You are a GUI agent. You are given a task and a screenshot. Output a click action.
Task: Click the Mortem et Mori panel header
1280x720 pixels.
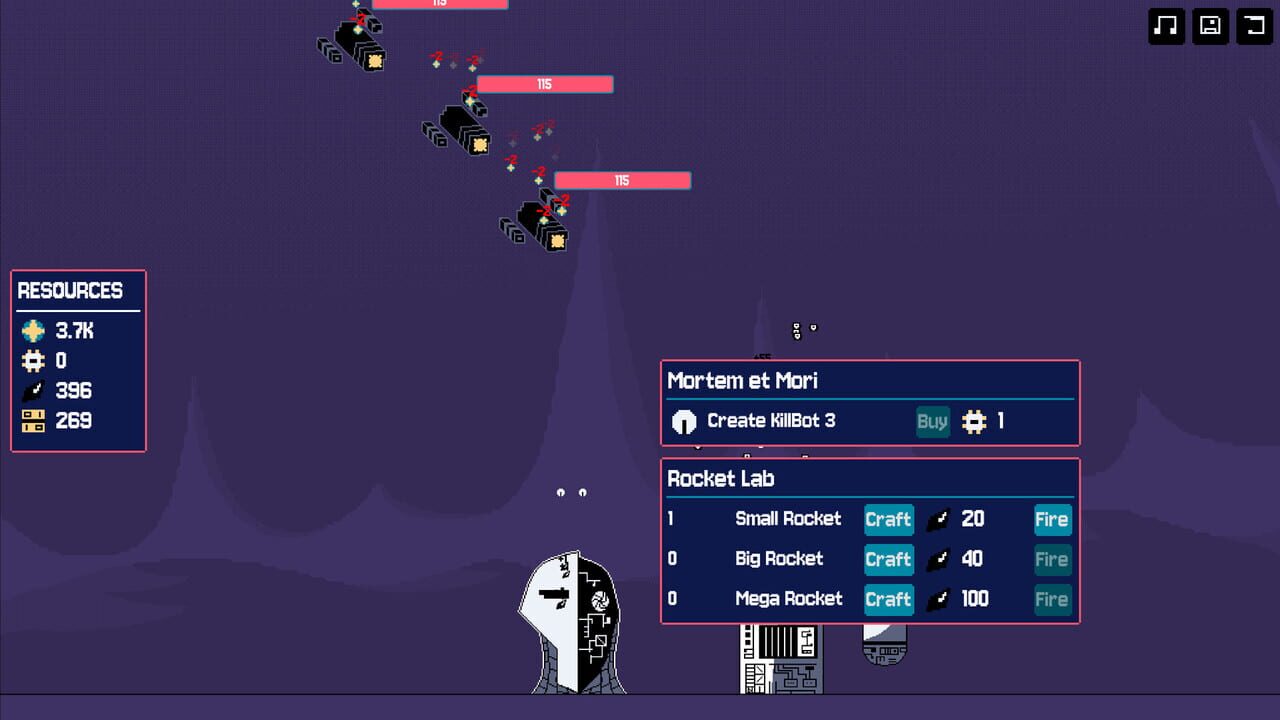(742, 381)
